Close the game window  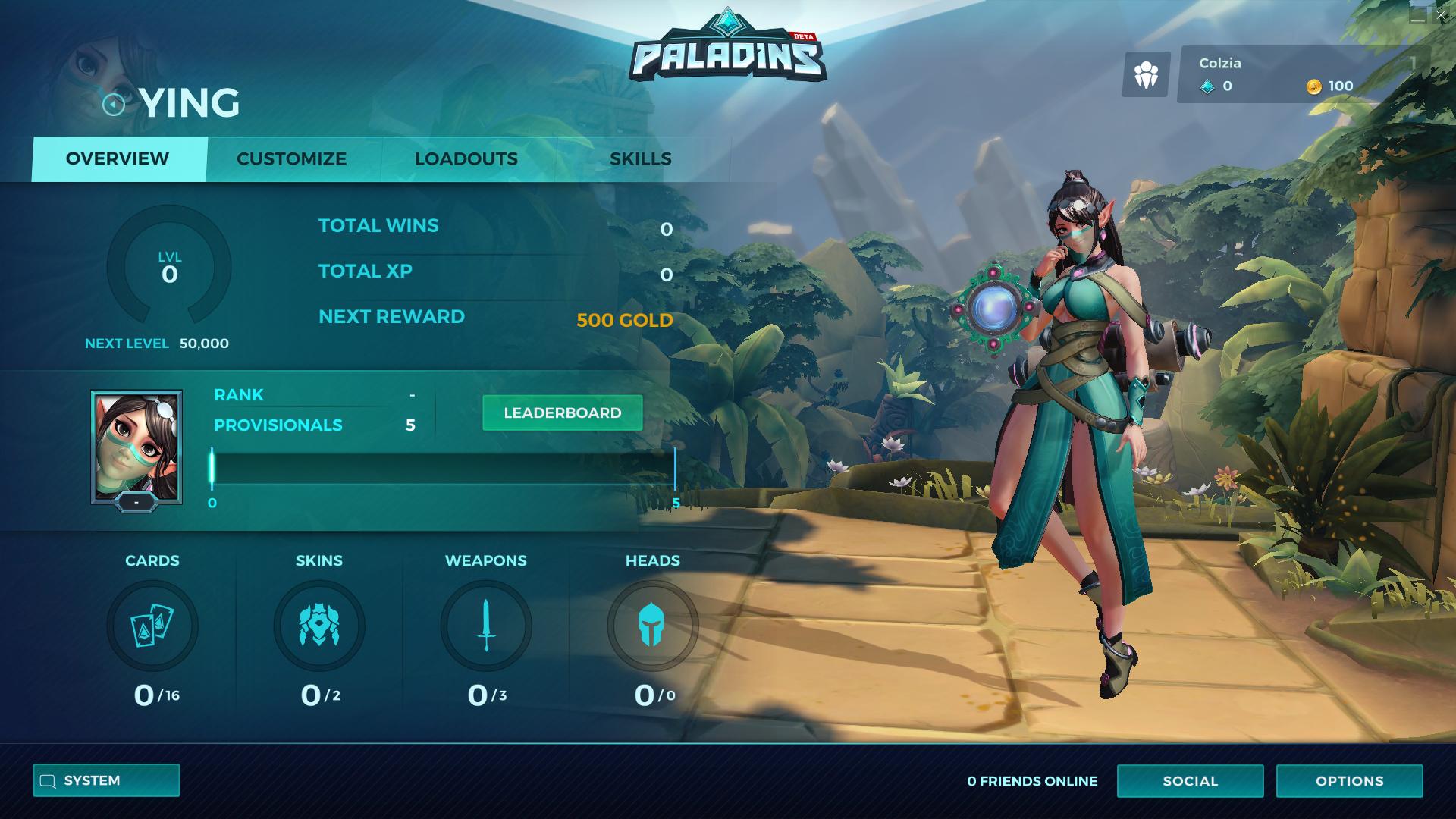point(1441,15)
